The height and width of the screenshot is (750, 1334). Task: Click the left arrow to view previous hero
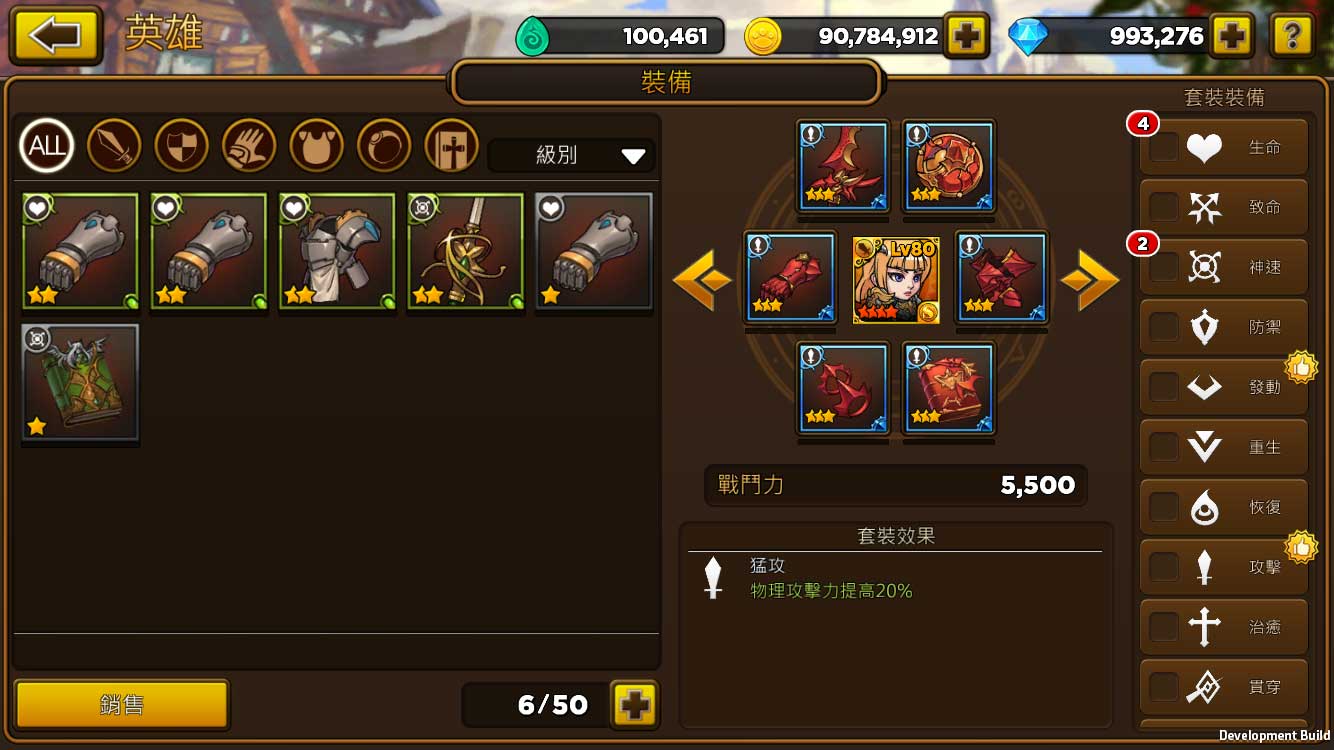click(703, 280)
